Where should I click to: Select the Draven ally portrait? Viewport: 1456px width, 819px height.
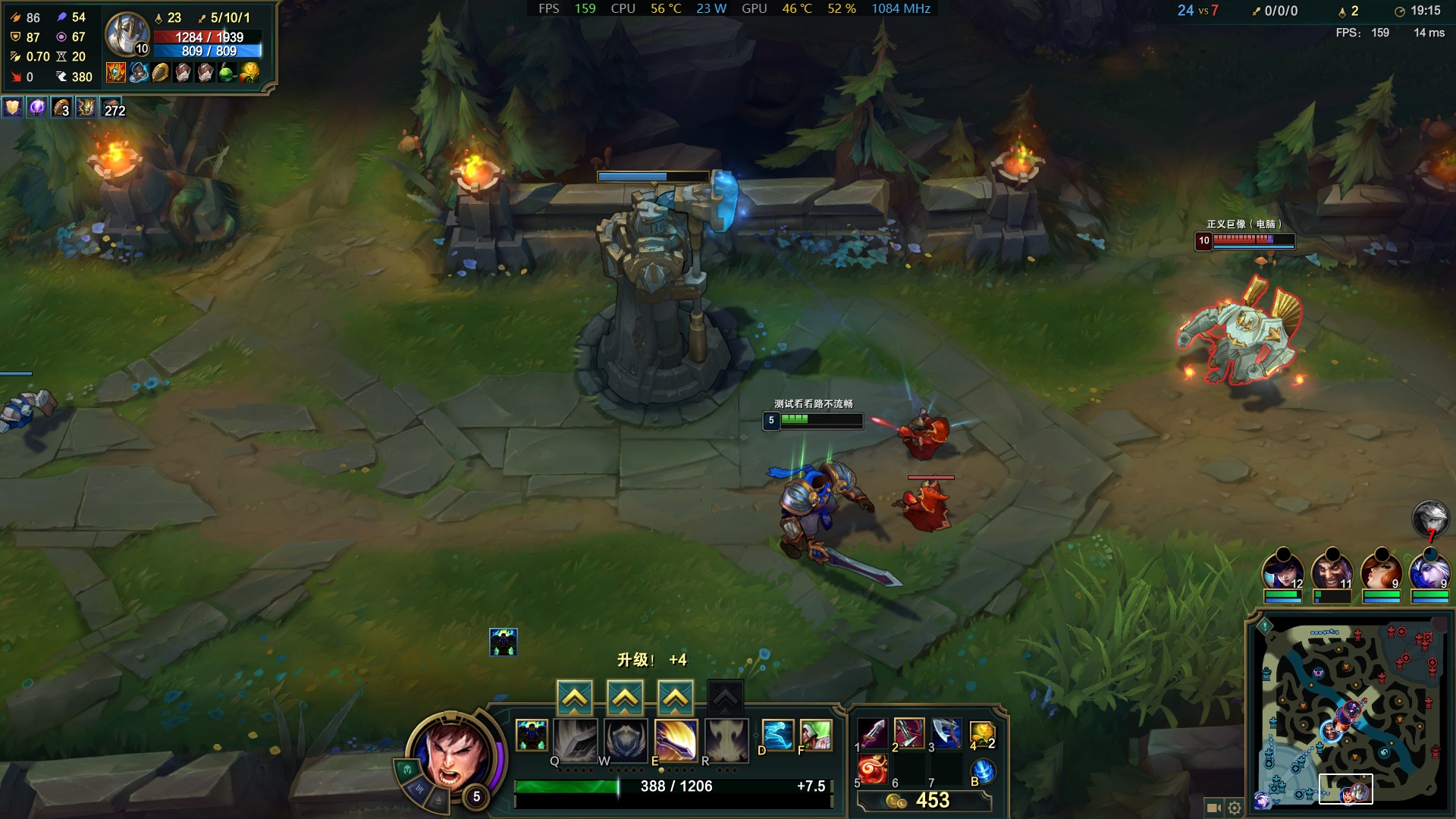tap(1332, 570)
